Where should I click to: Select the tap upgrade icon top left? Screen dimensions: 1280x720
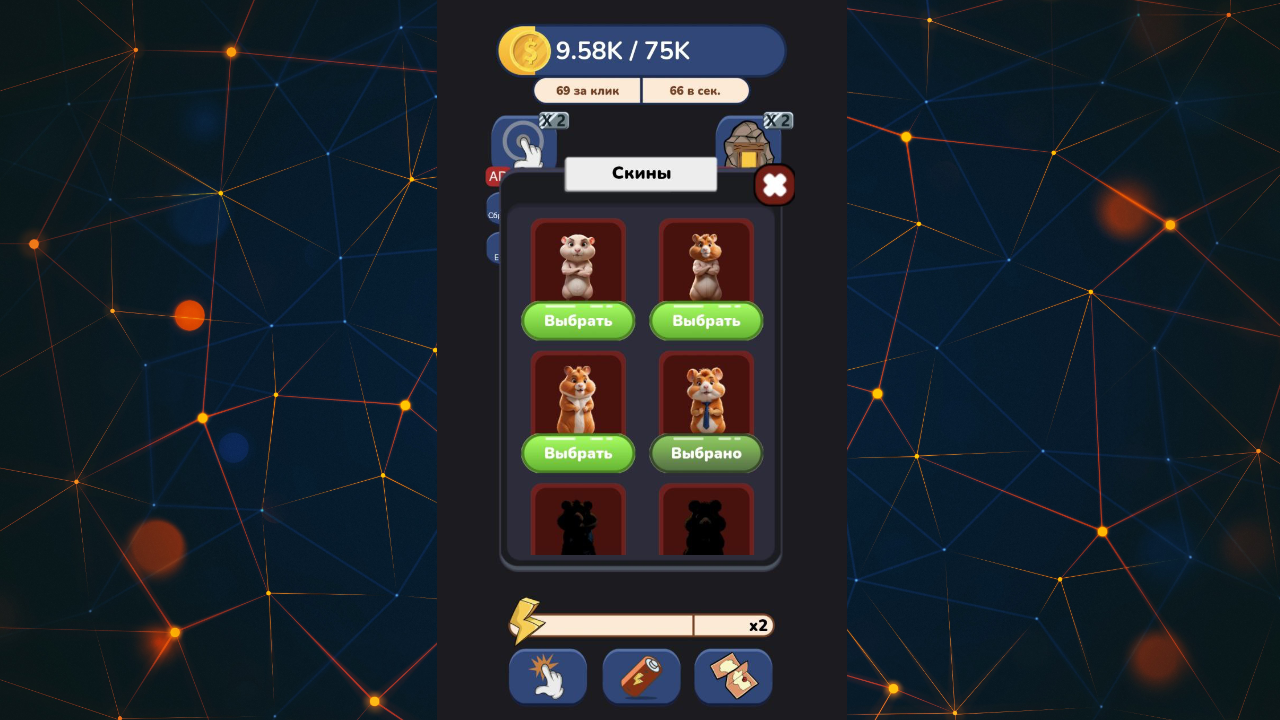524,142
